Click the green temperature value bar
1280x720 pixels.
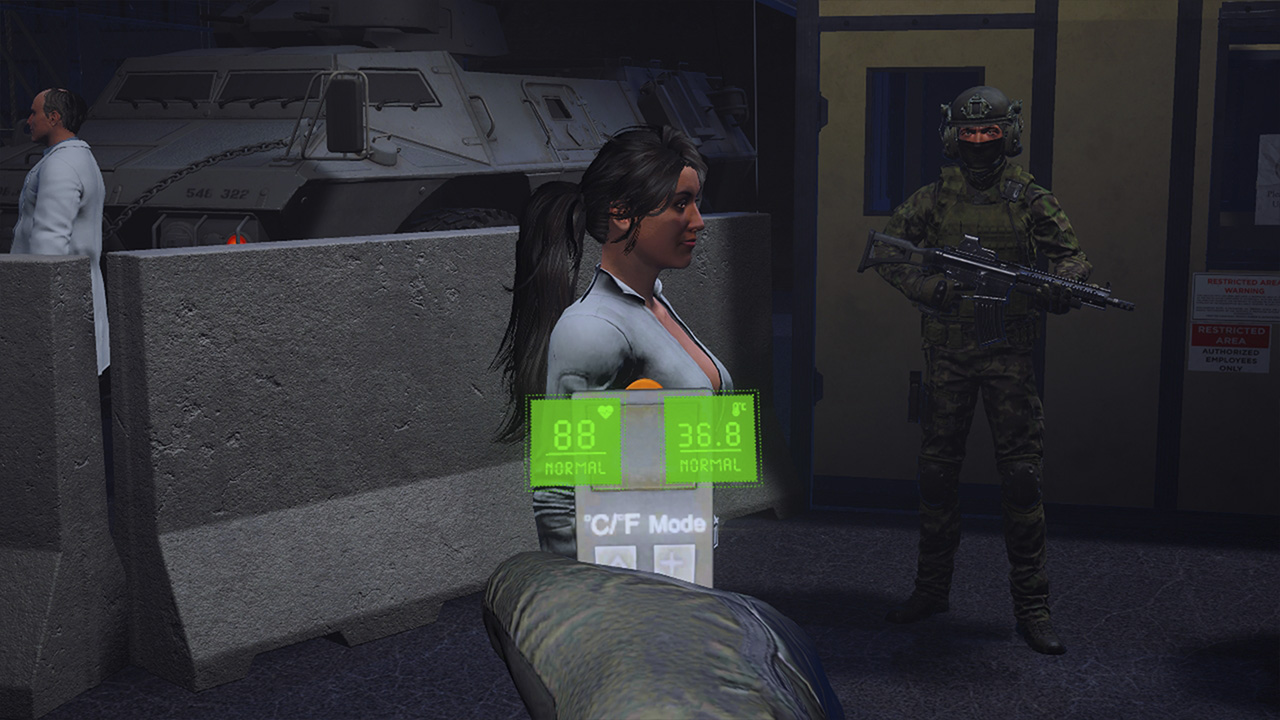710,440
